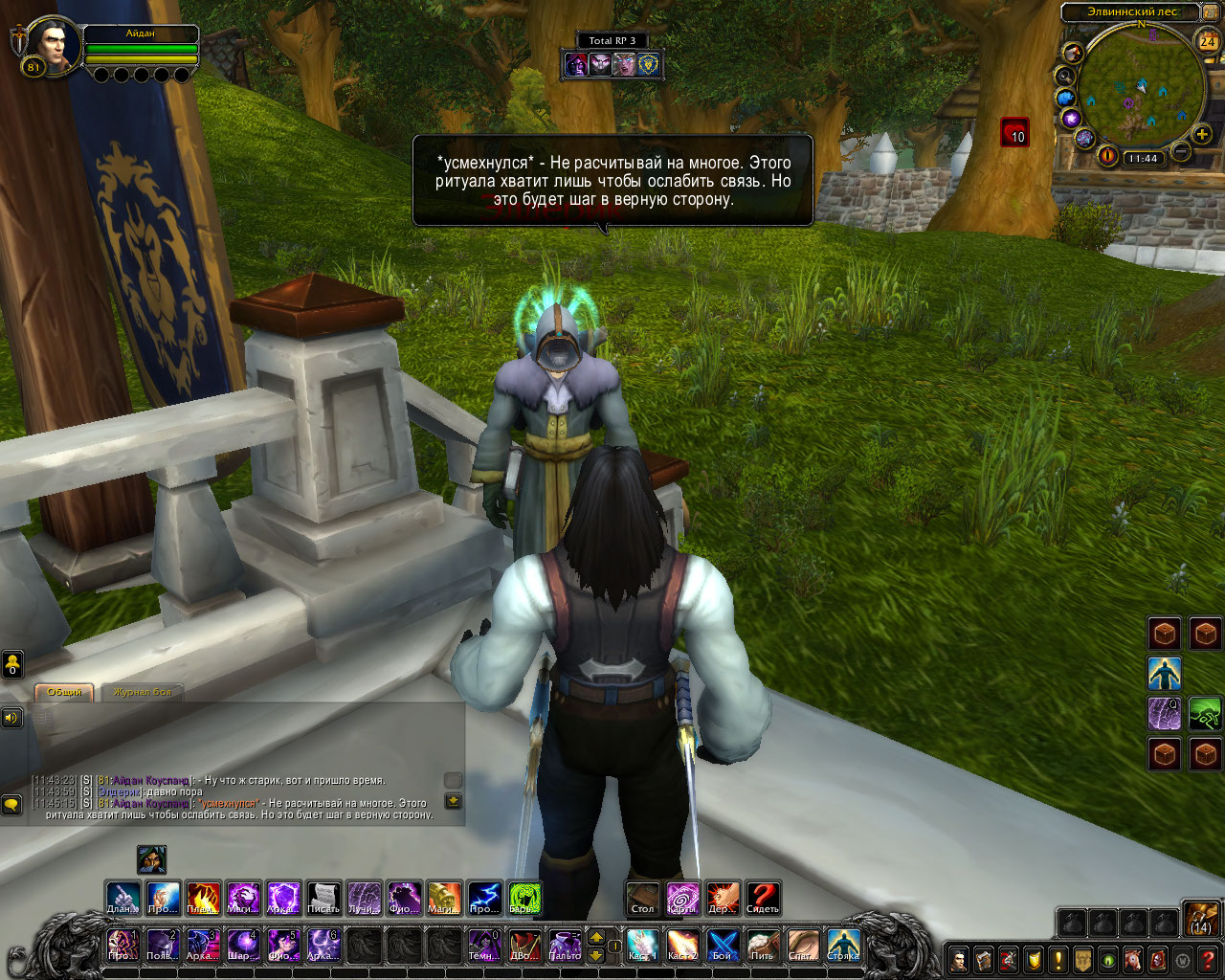This screenshot has width=1225, height=980.
Task: Open the backpack bag with 14 free slots
Action: coord(1201,918)
